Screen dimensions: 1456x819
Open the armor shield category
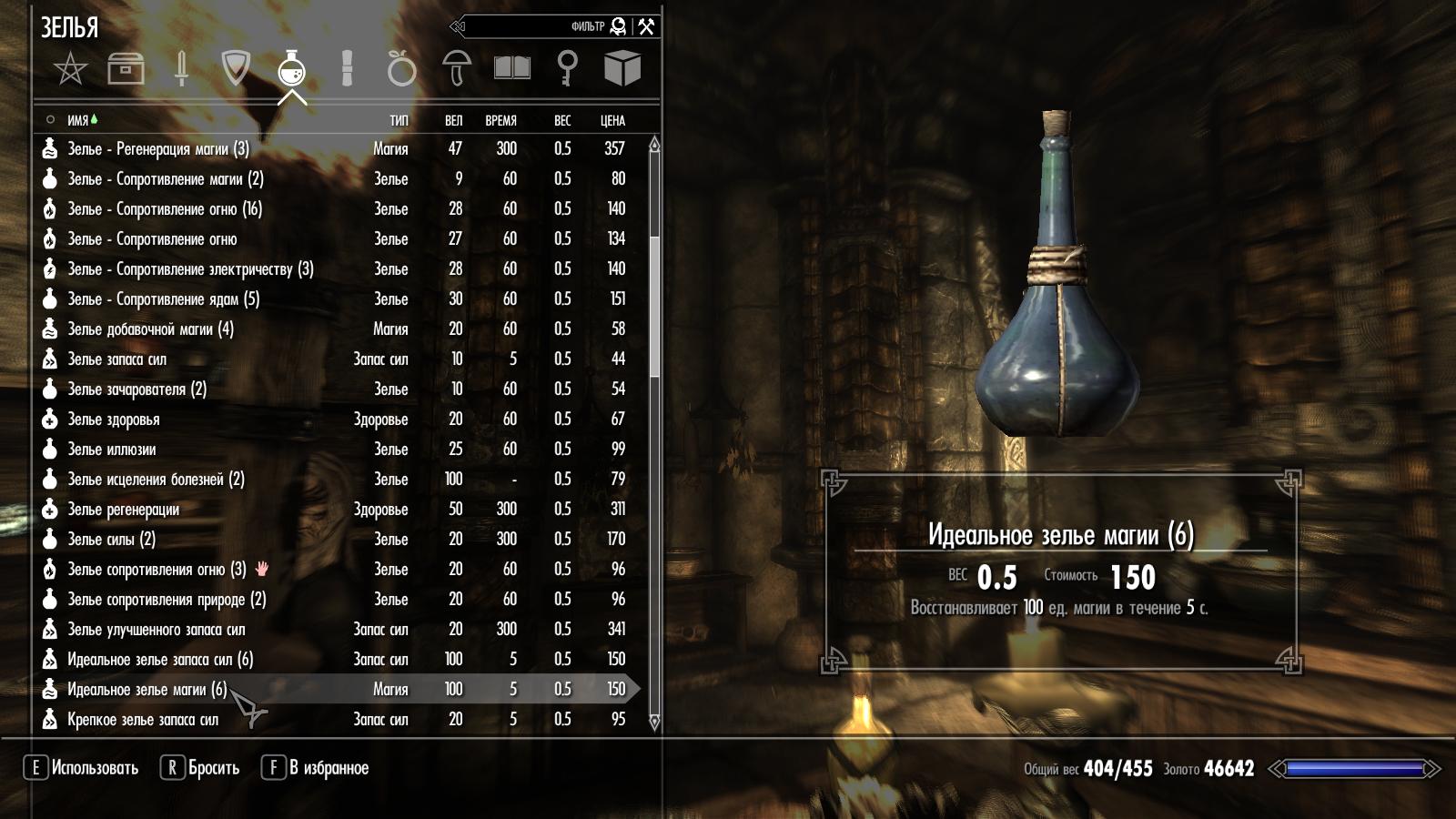tap(236, 68)
